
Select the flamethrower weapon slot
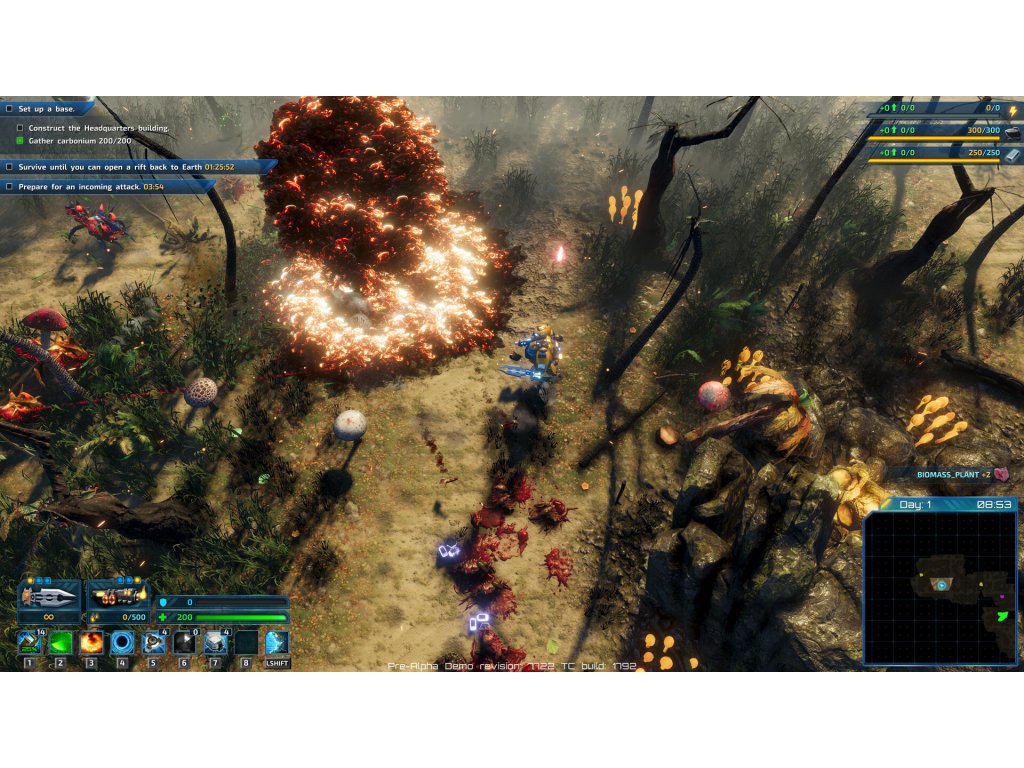coord(118,596)
